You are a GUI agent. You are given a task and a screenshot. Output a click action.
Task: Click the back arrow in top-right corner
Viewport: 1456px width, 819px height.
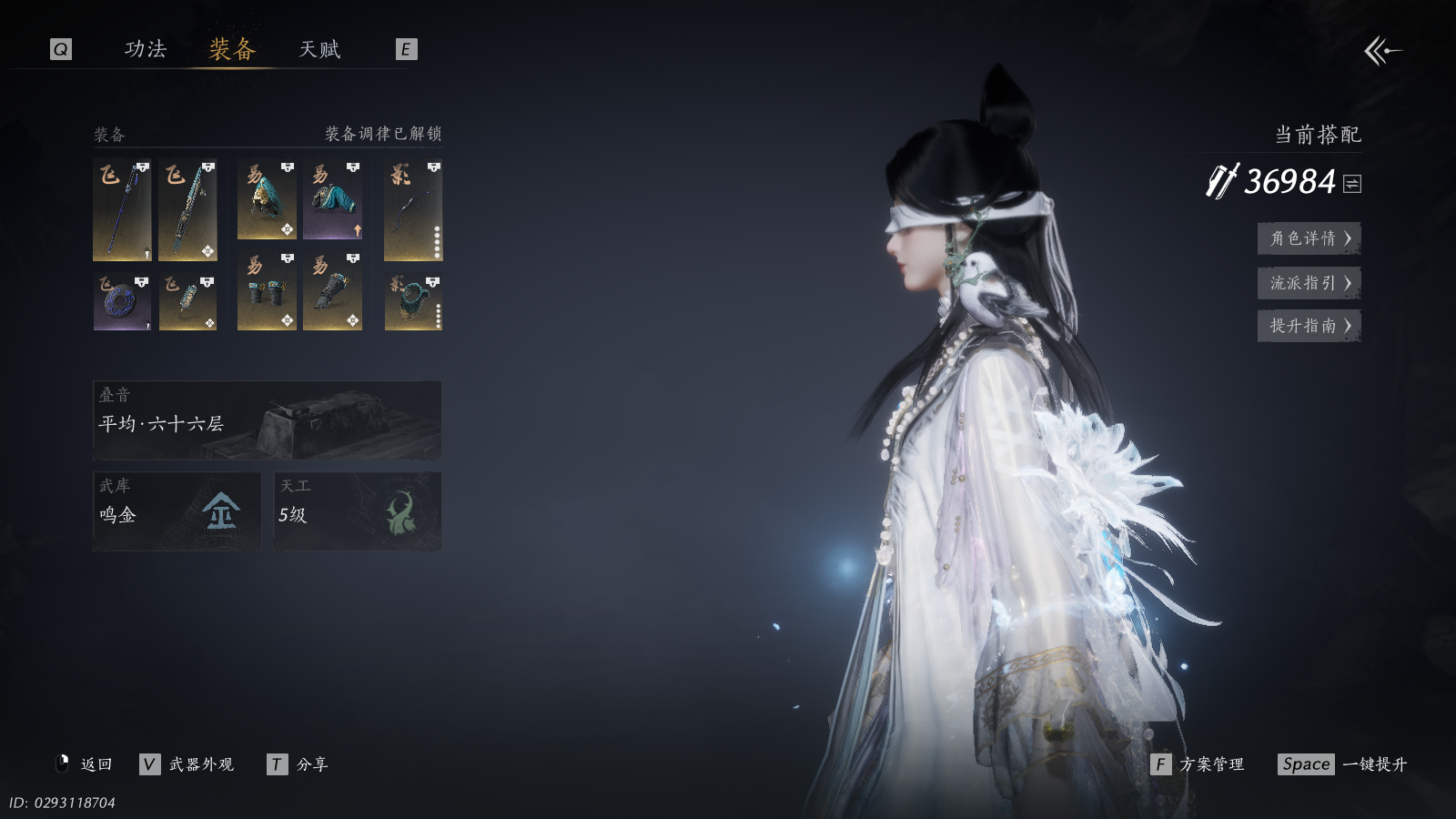[x=1382, y=51]
